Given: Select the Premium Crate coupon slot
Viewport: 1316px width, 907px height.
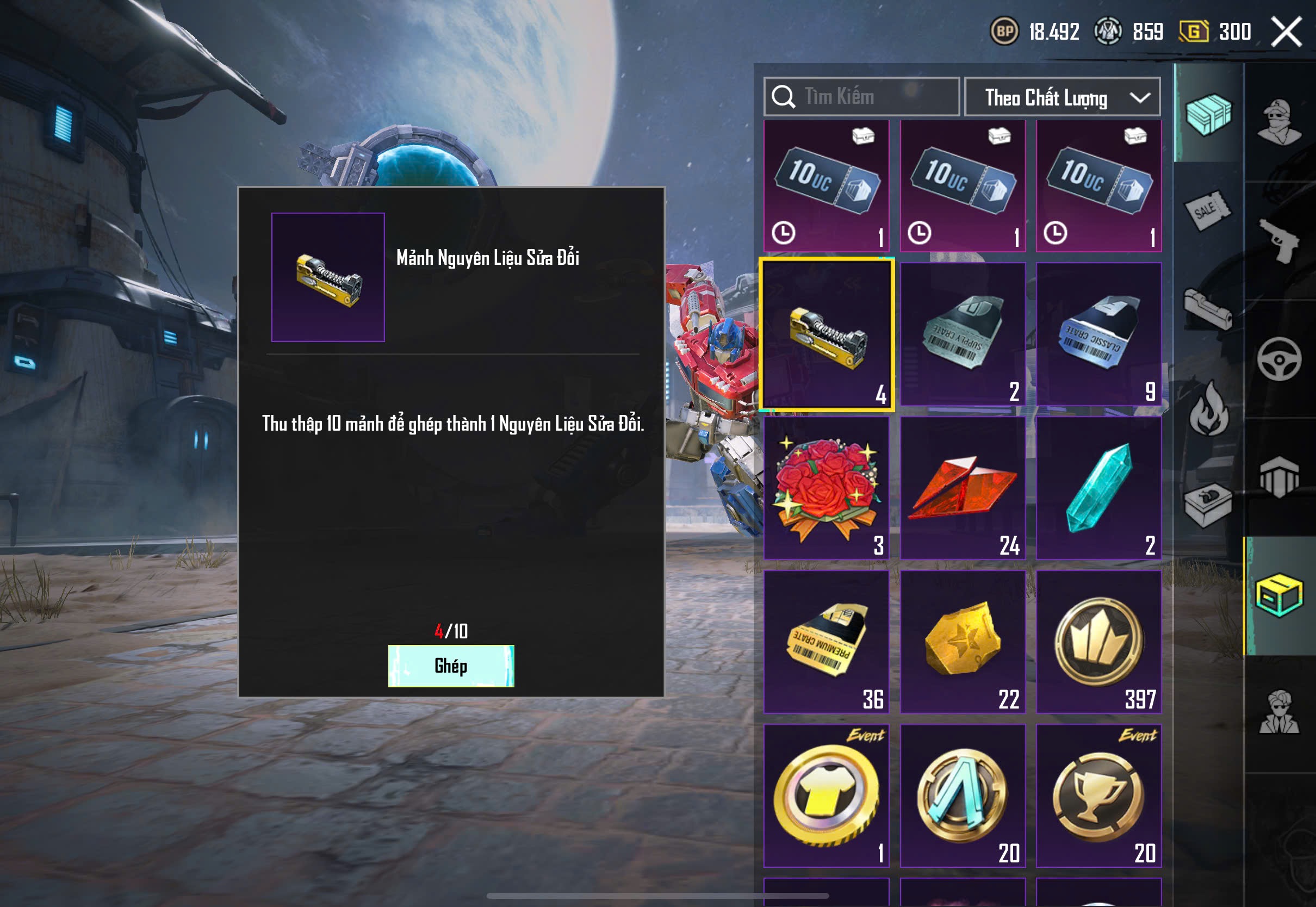Looking at the screenshot, I should [x=826, y=642].
